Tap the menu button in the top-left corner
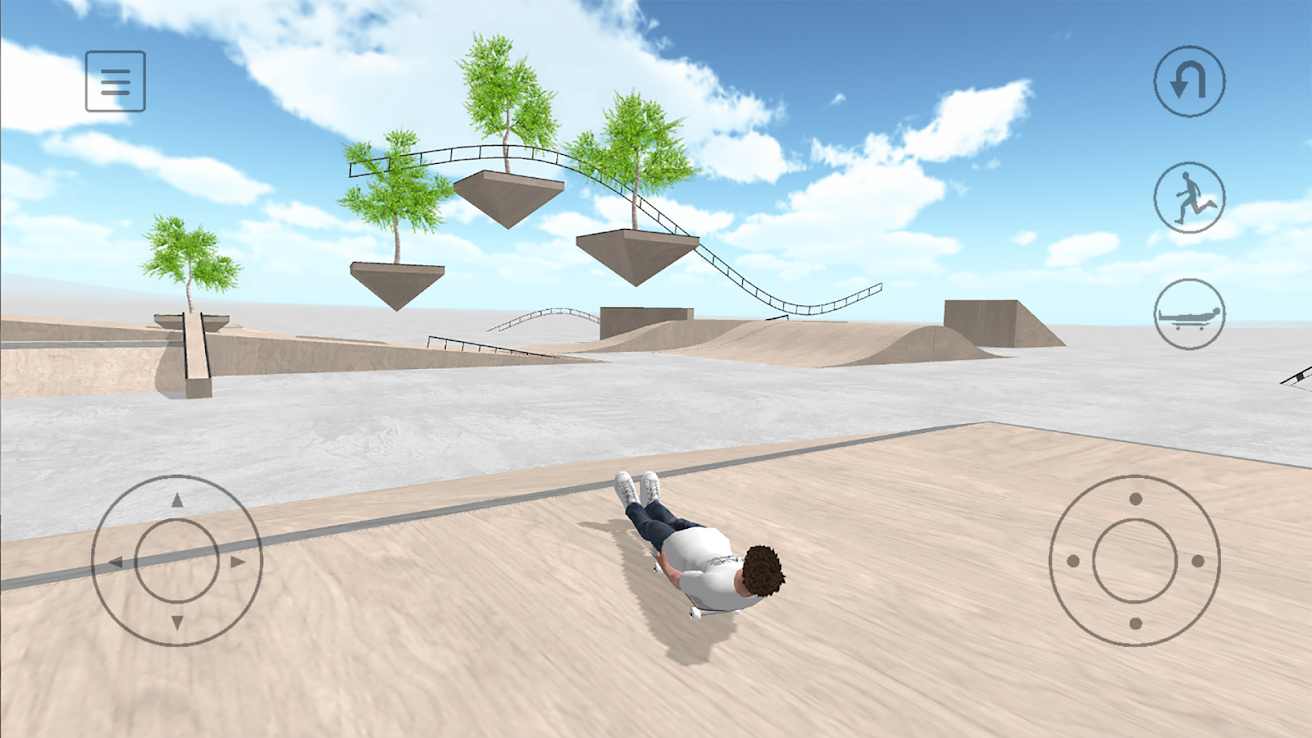1312x738 pixels. 115,80
